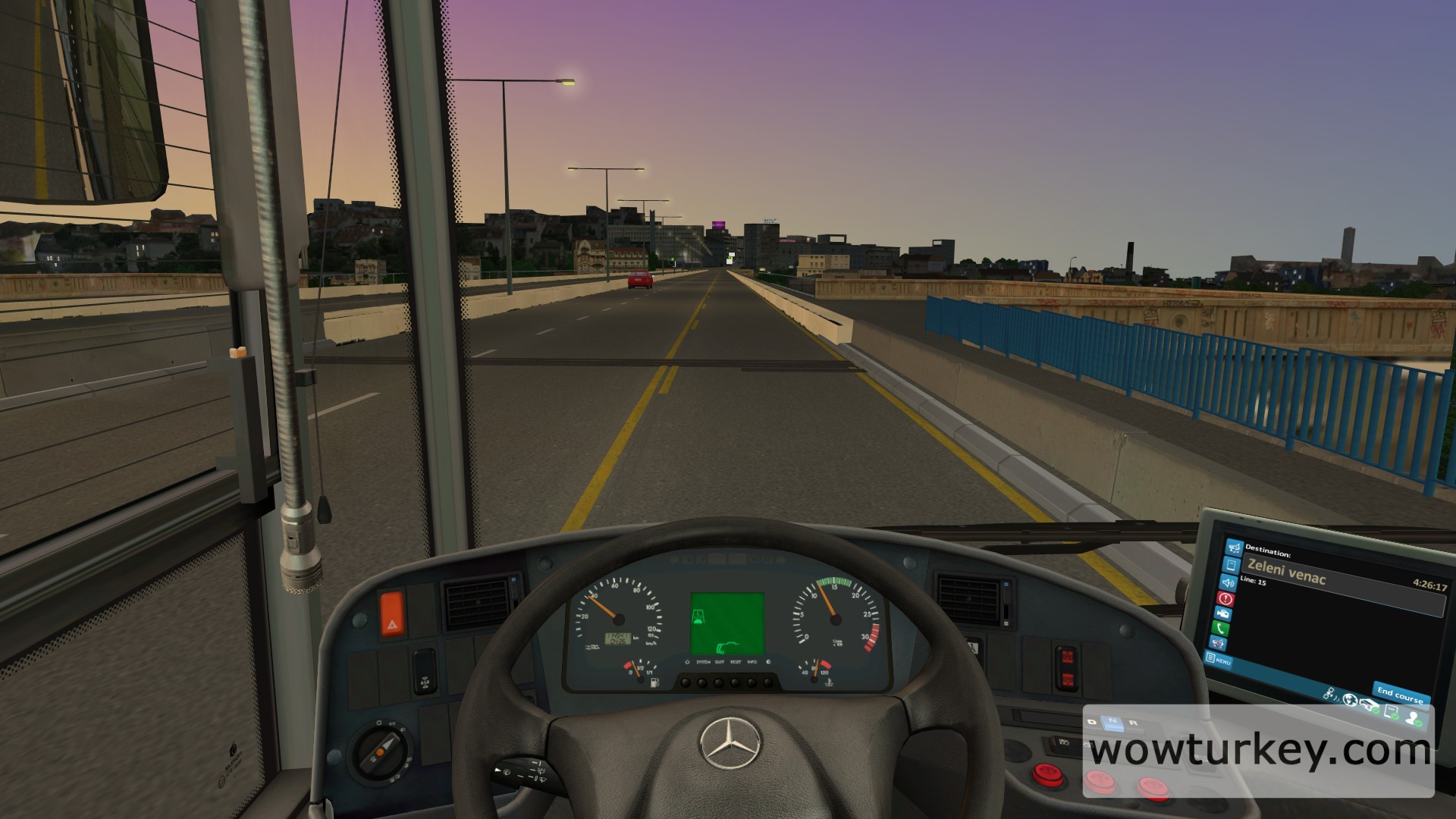Image resolution: width=1456 pixels, height=819 pixels.
Task: Open the tablet MENU
Action: tap(1219, 659)
